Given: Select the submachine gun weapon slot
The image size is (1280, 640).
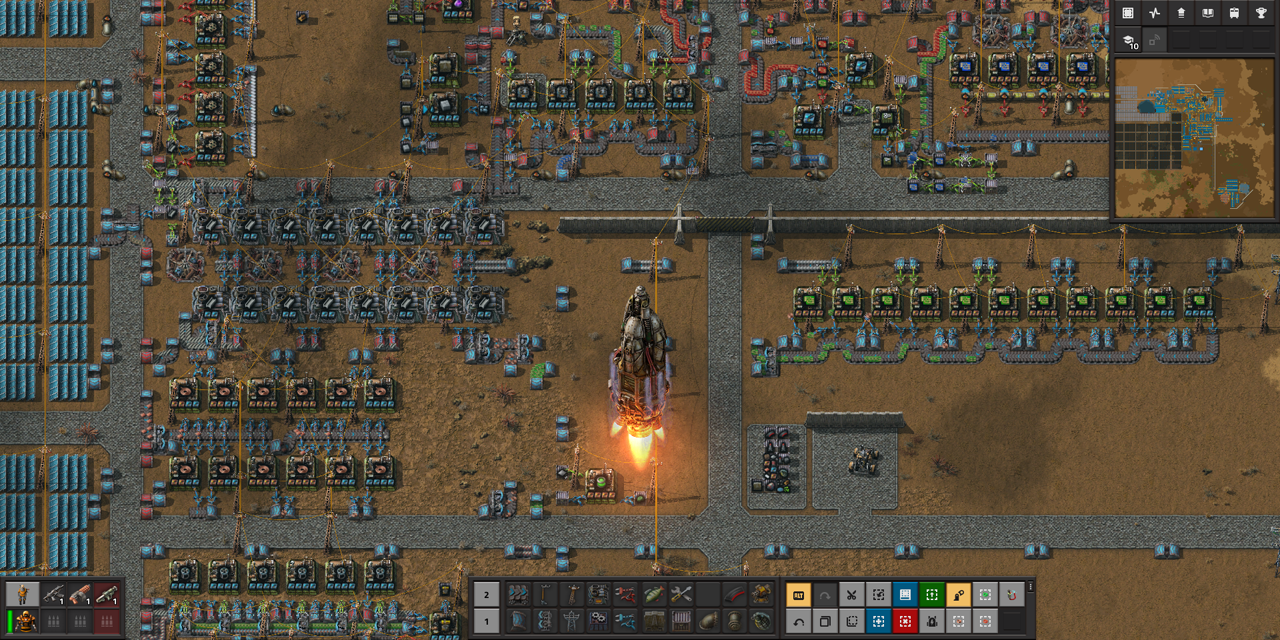Looking at the screenshot, I should click(52, 595).
